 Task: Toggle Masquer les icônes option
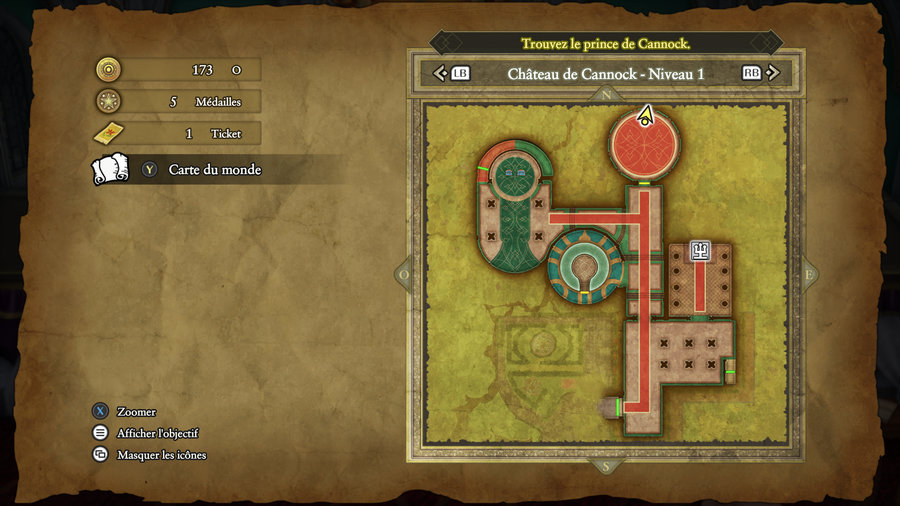coord(161,455)
